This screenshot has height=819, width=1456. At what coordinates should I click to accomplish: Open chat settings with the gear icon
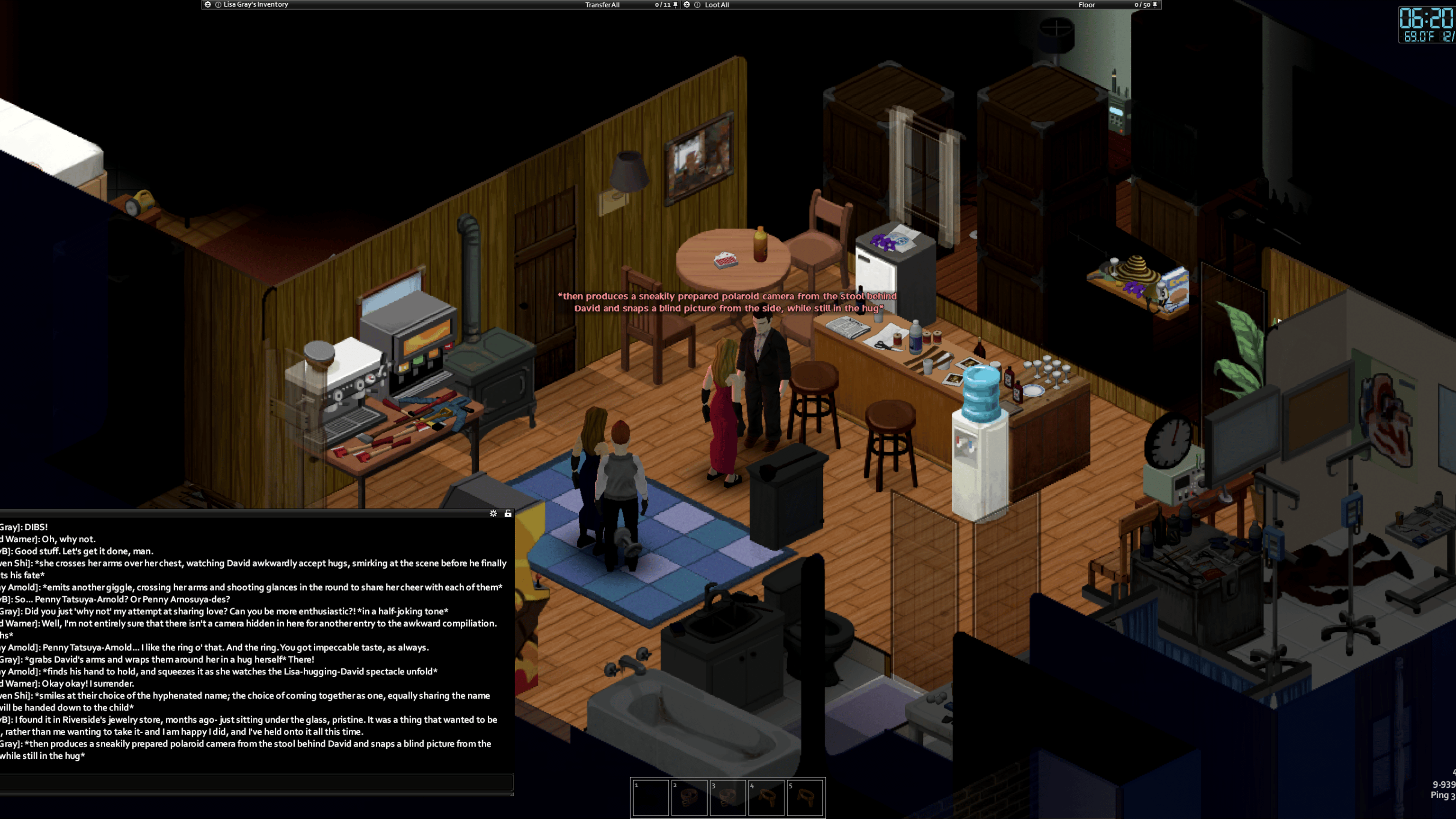point(493,513)
